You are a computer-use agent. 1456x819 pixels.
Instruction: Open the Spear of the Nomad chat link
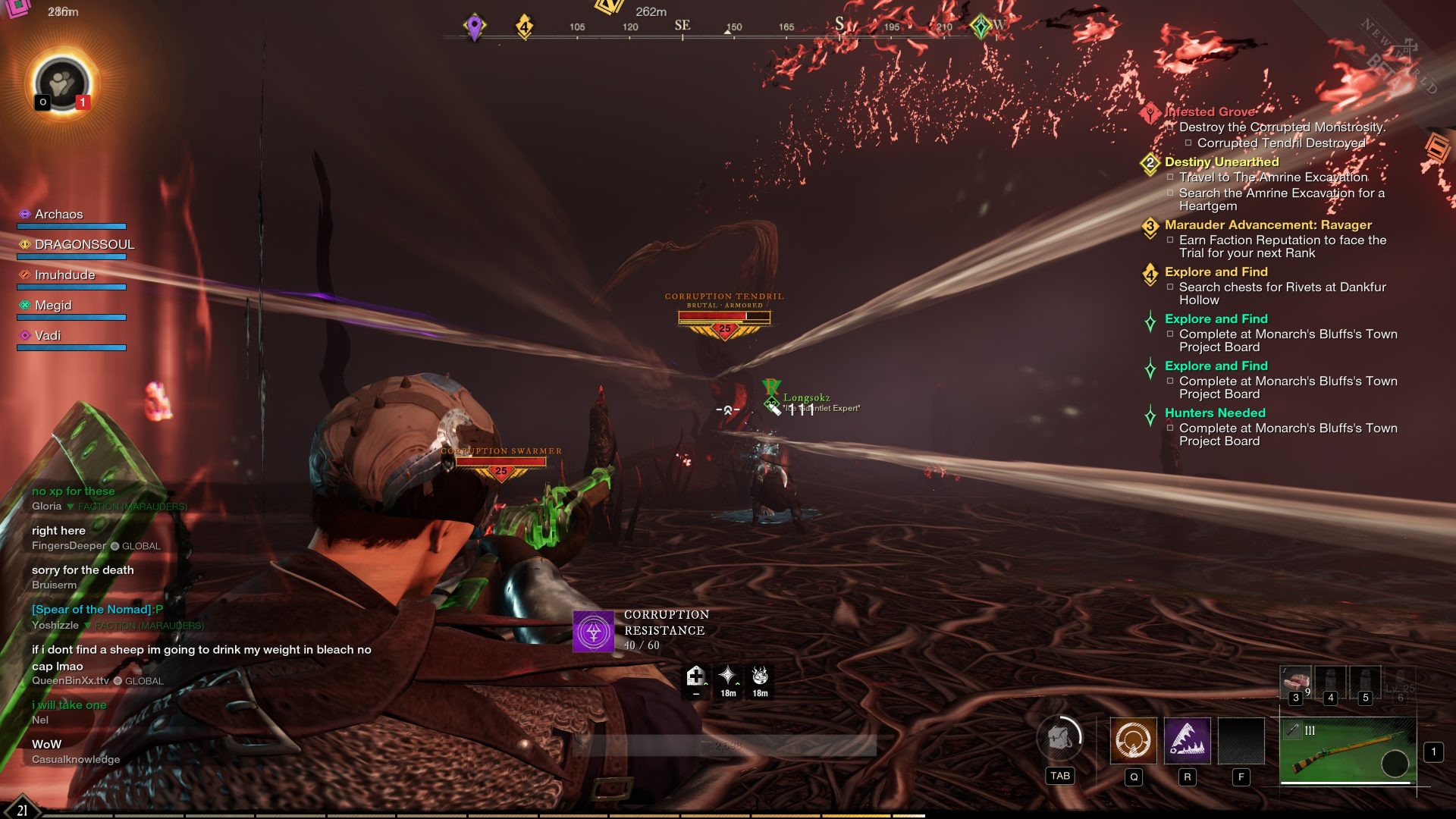click(92, 610)
